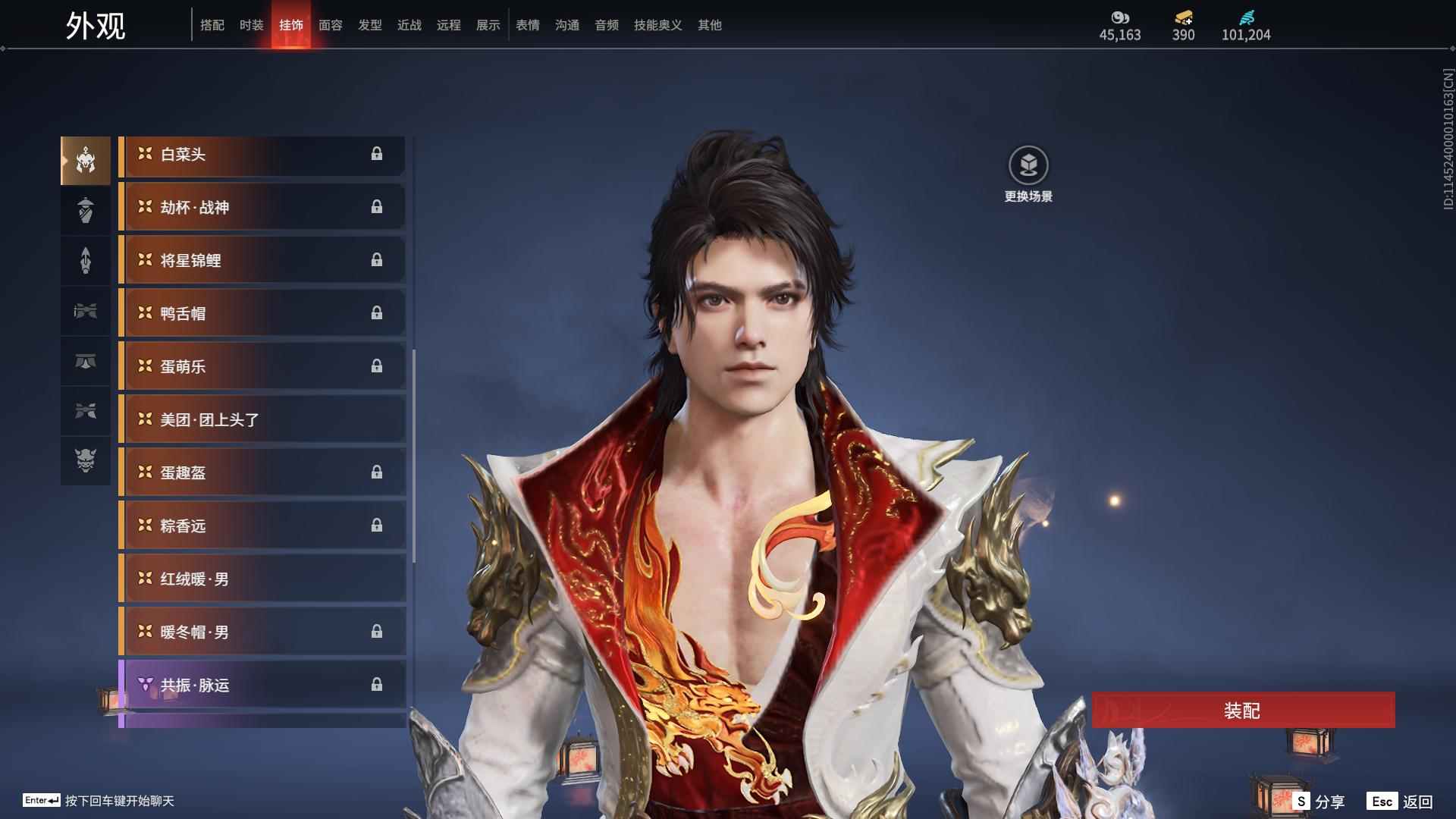This screenshot has width=1456, height=819.
Task: Open the 表情 emote tab
Action: (527, 25)
